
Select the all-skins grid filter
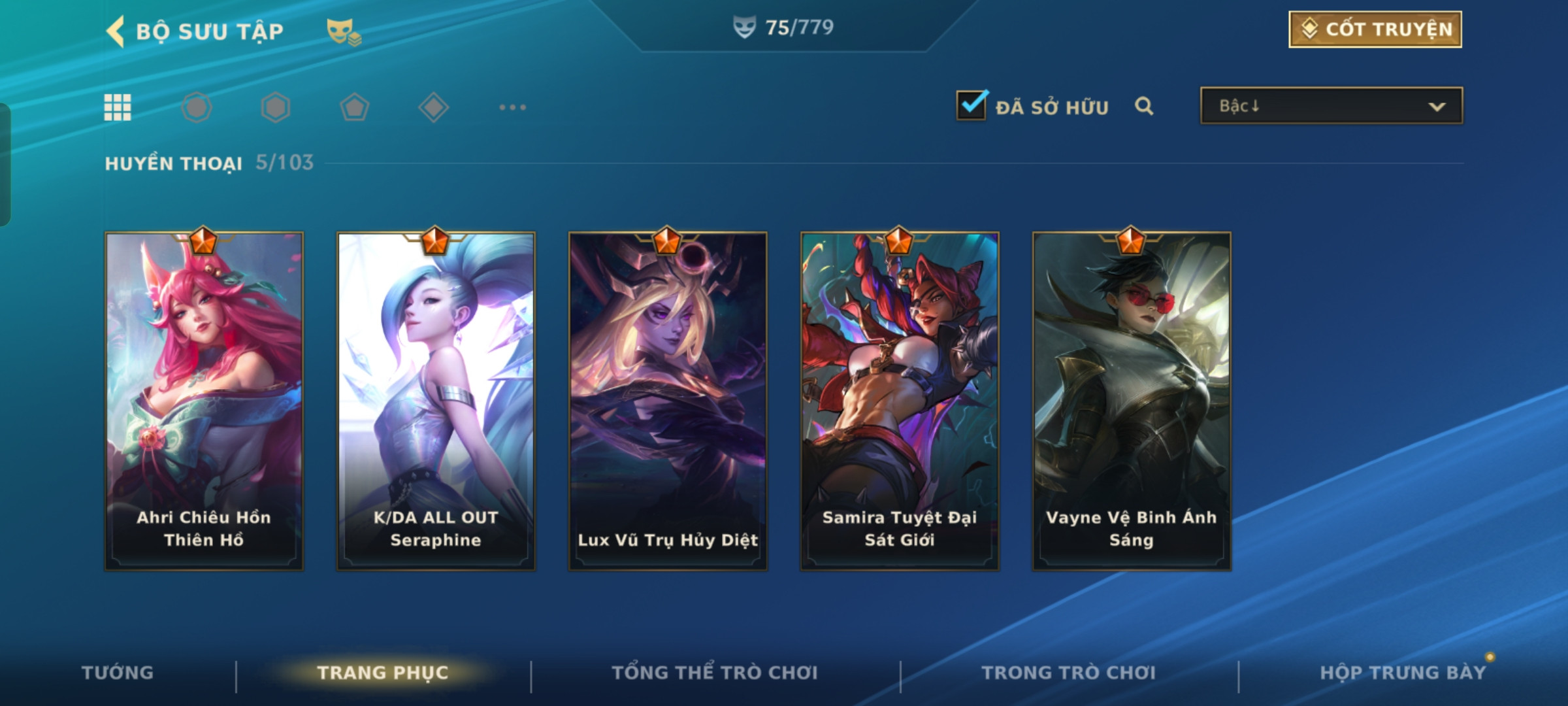click(x=118, y=107)
